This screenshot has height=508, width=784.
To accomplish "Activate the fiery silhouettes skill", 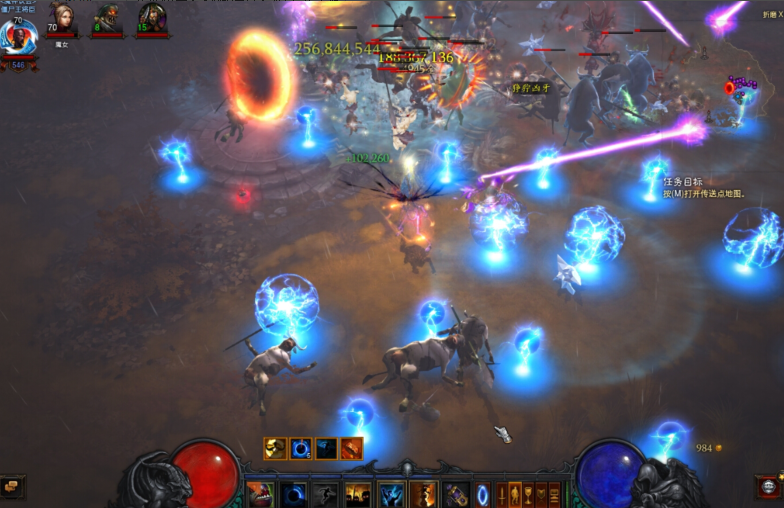I will [x=358, y=494].
